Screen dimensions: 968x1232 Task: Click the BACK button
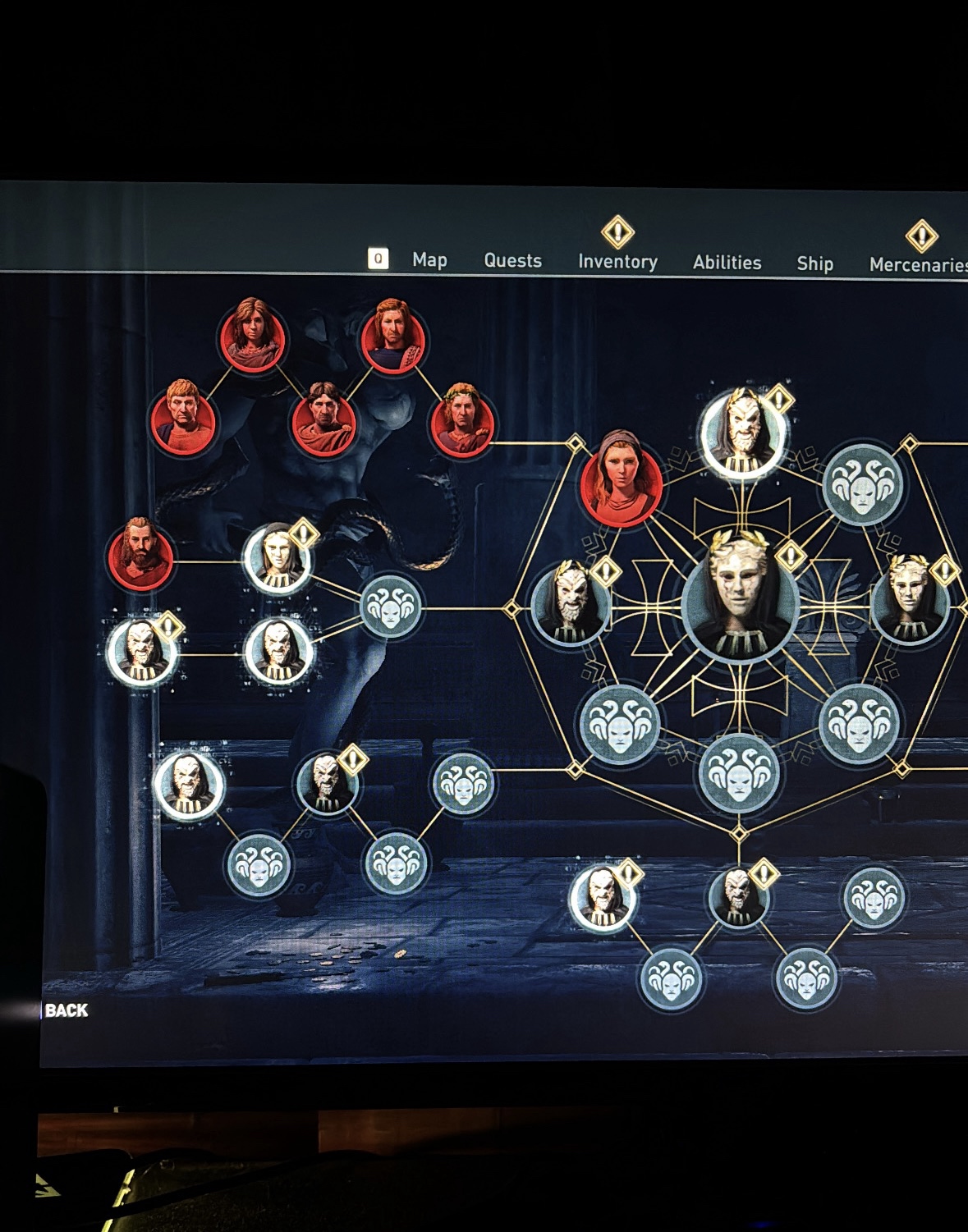[x=67, y=1010]
